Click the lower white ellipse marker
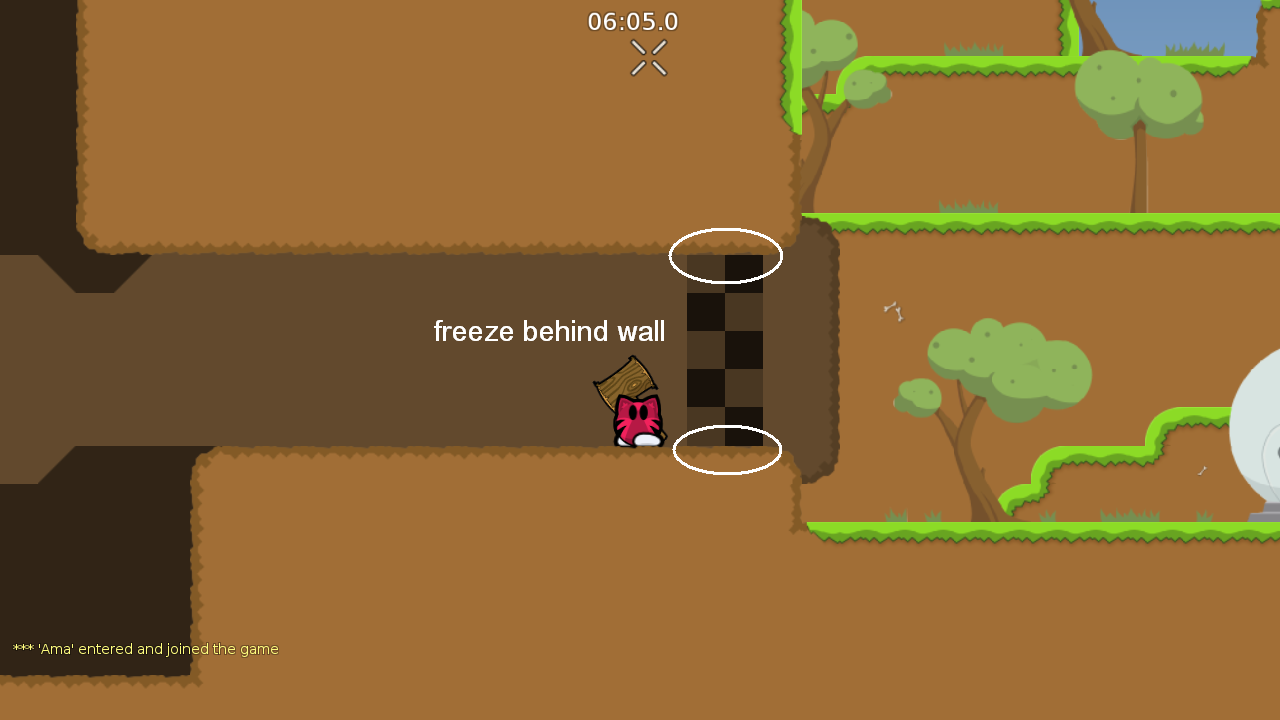The width and height of the screenshot is (1280, 720). point(728,450)
